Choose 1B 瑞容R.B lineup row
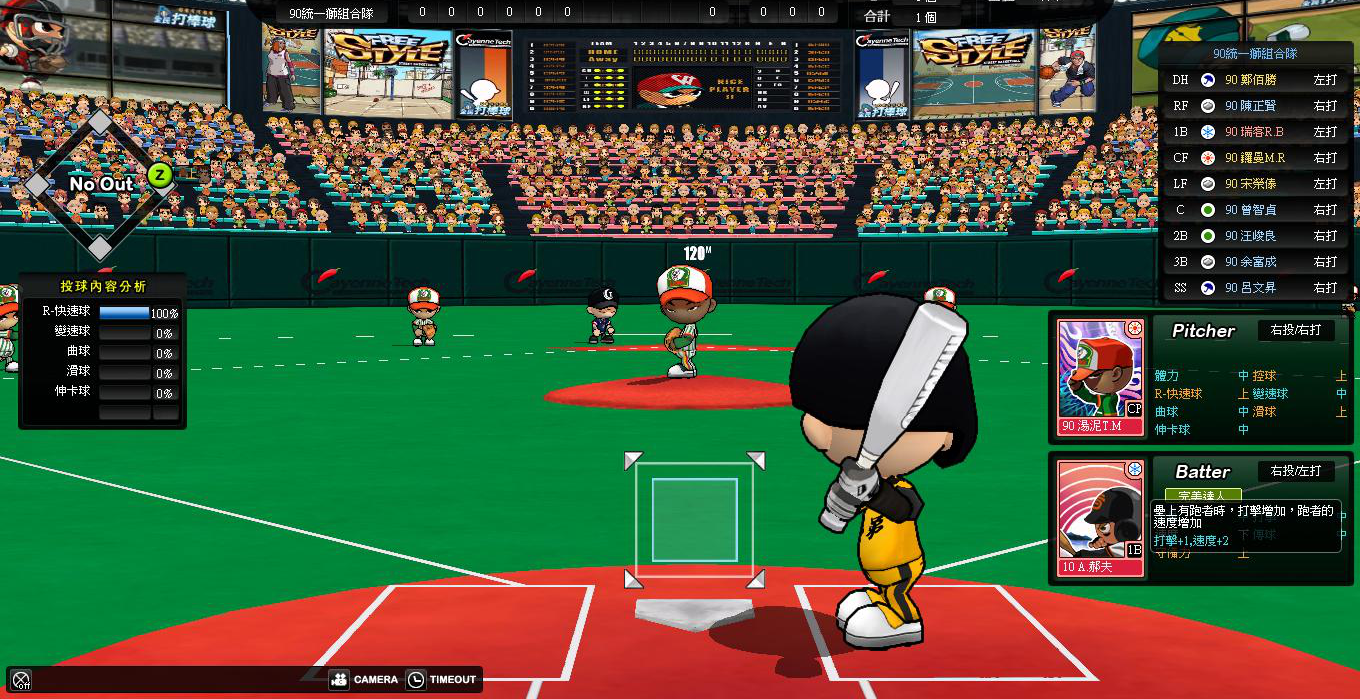The width and height of the screenshot is (1360, 699). point(1255,132)
